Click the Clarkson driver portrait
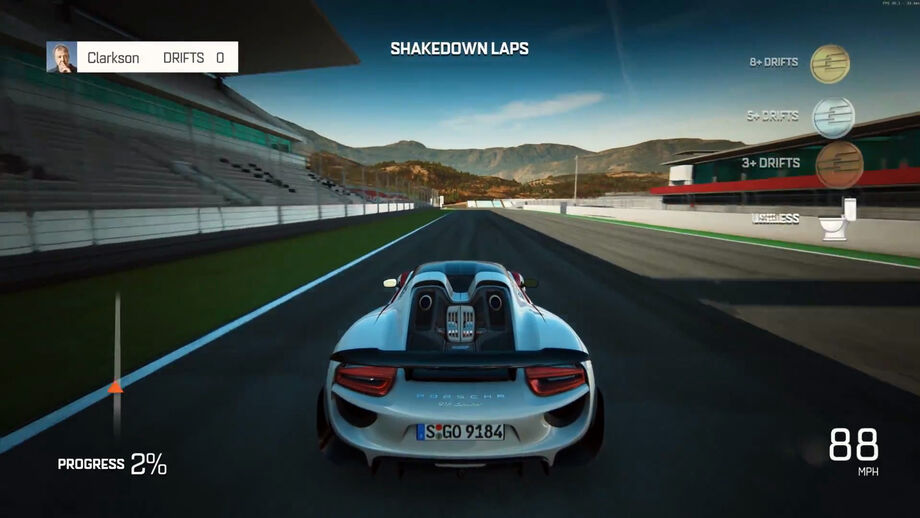The width and height of the screenshot is (920, 518). click(x=61, y=57)
